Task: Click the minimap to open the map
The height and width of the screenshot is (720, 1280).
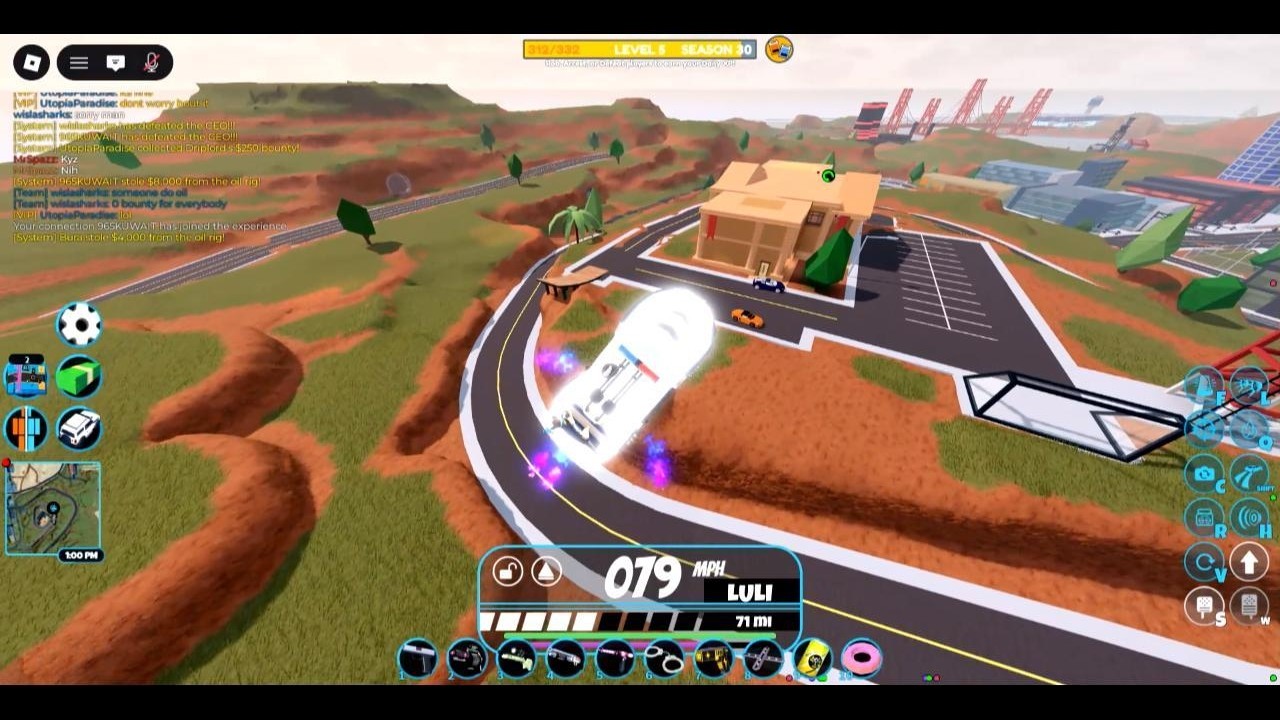Action: click(x=53, y=507)
